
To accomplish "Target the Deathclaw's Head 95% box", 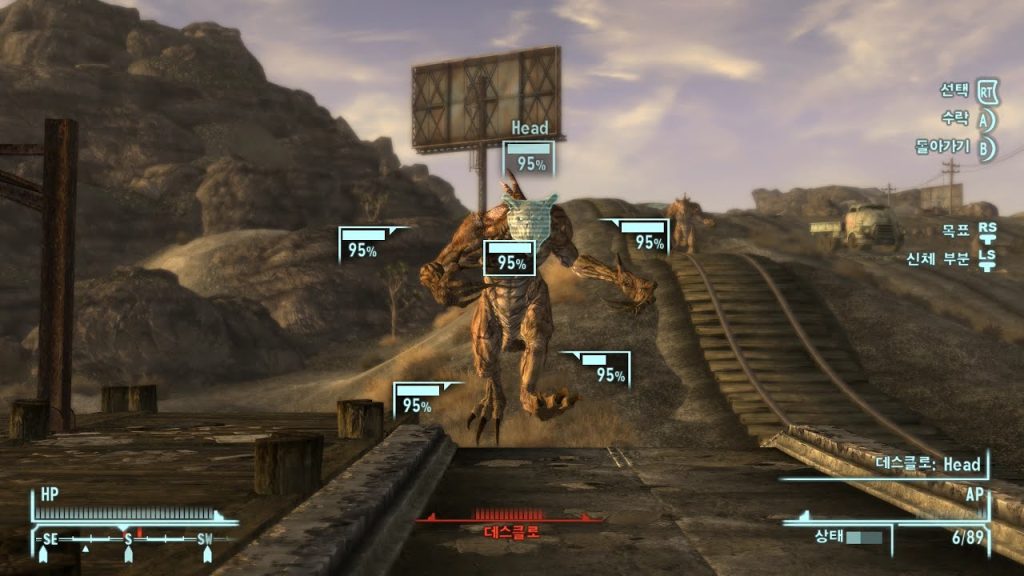I will point(528,160).
